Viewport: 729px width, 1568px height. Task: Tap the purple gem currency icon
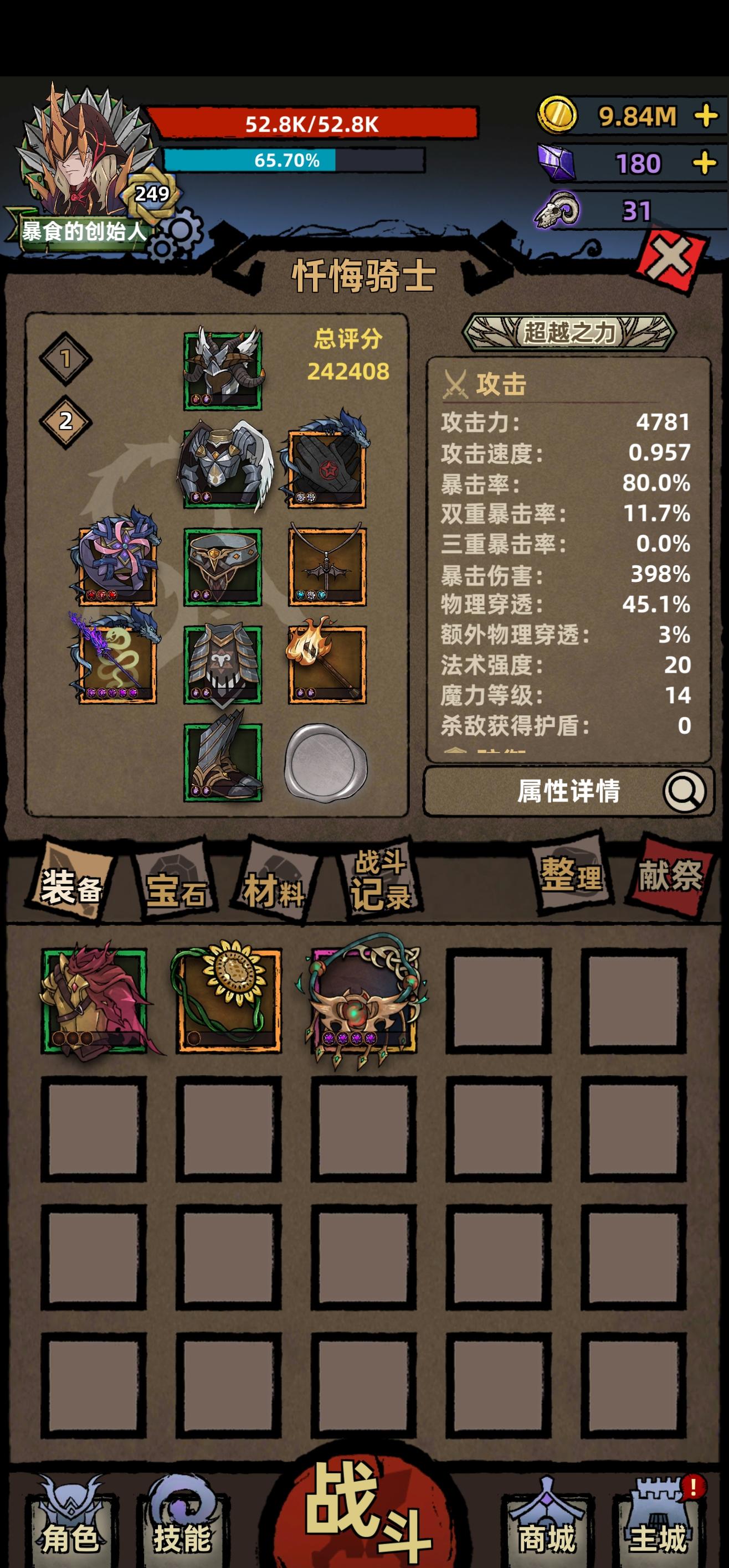pyautogui.click(x=556, y=162)
